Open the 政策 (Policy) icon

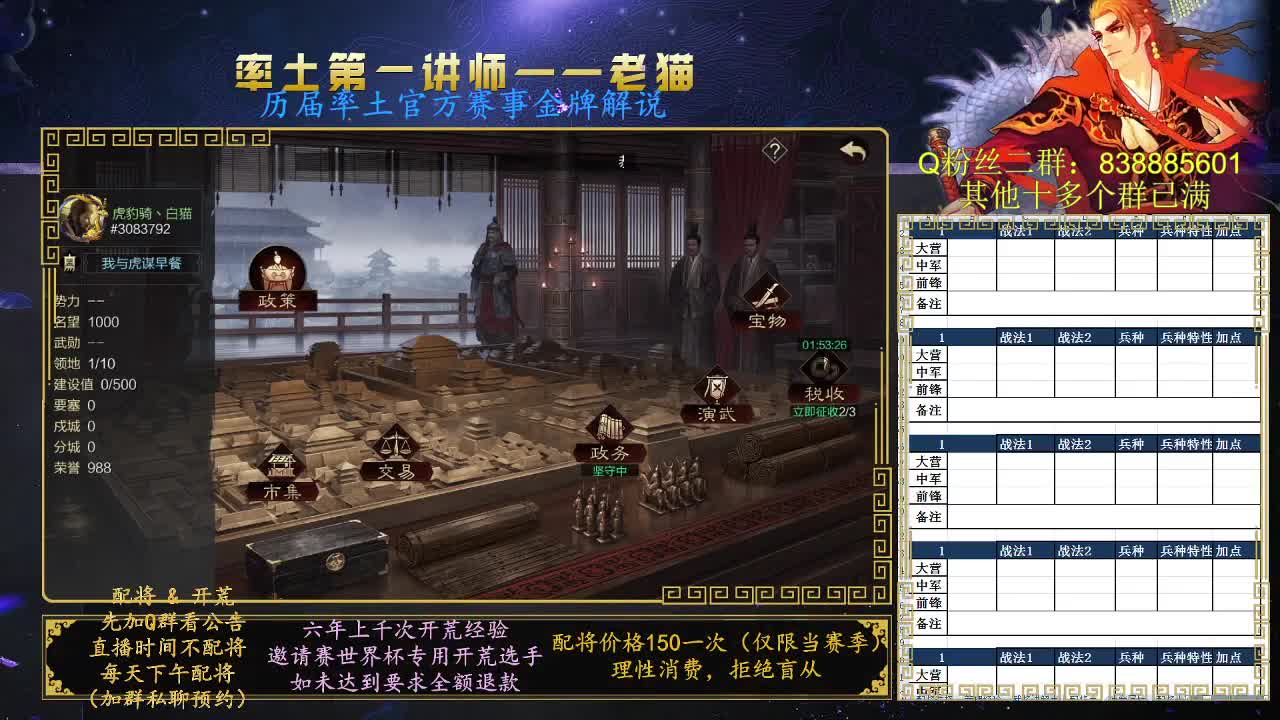(276, 270)
